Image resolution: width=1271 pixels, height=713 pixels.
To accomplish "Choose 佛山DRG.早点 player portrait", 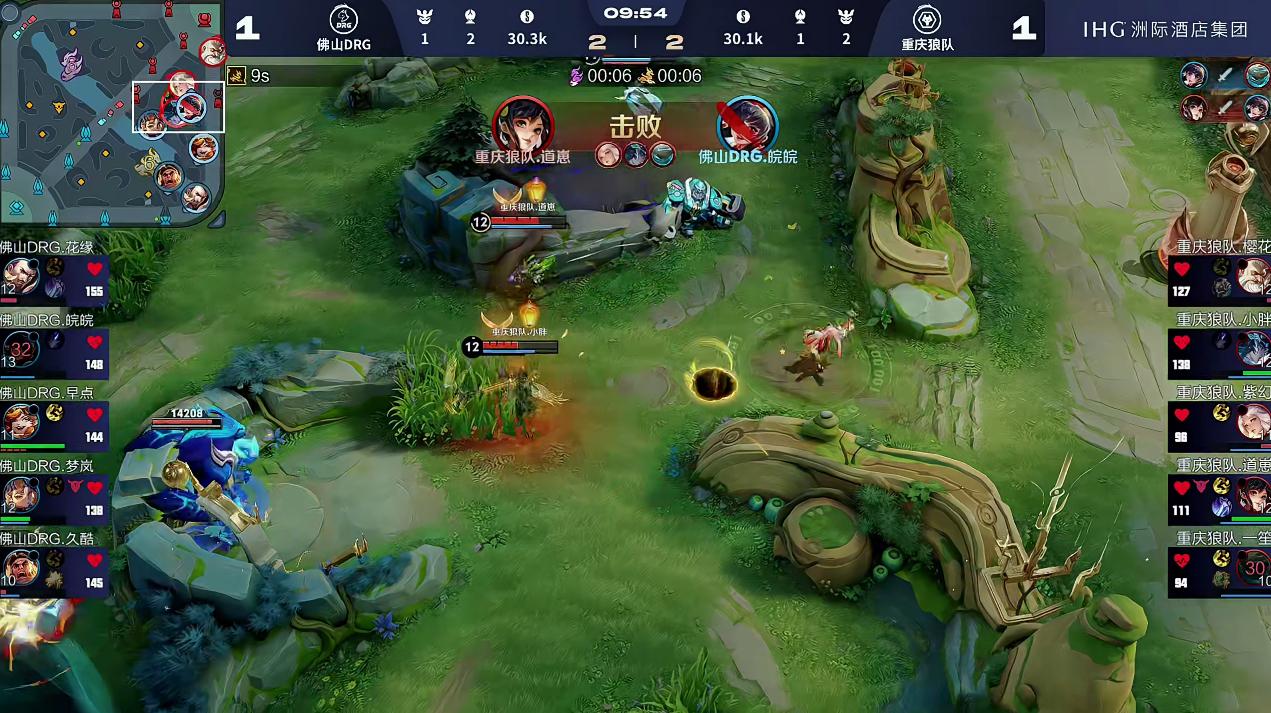I will (20, 422).
